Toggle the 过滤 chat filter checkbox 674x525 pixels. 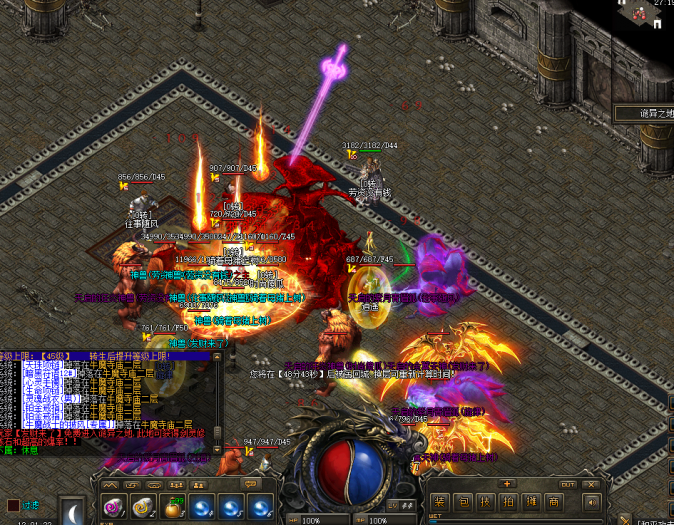(13, 505)
